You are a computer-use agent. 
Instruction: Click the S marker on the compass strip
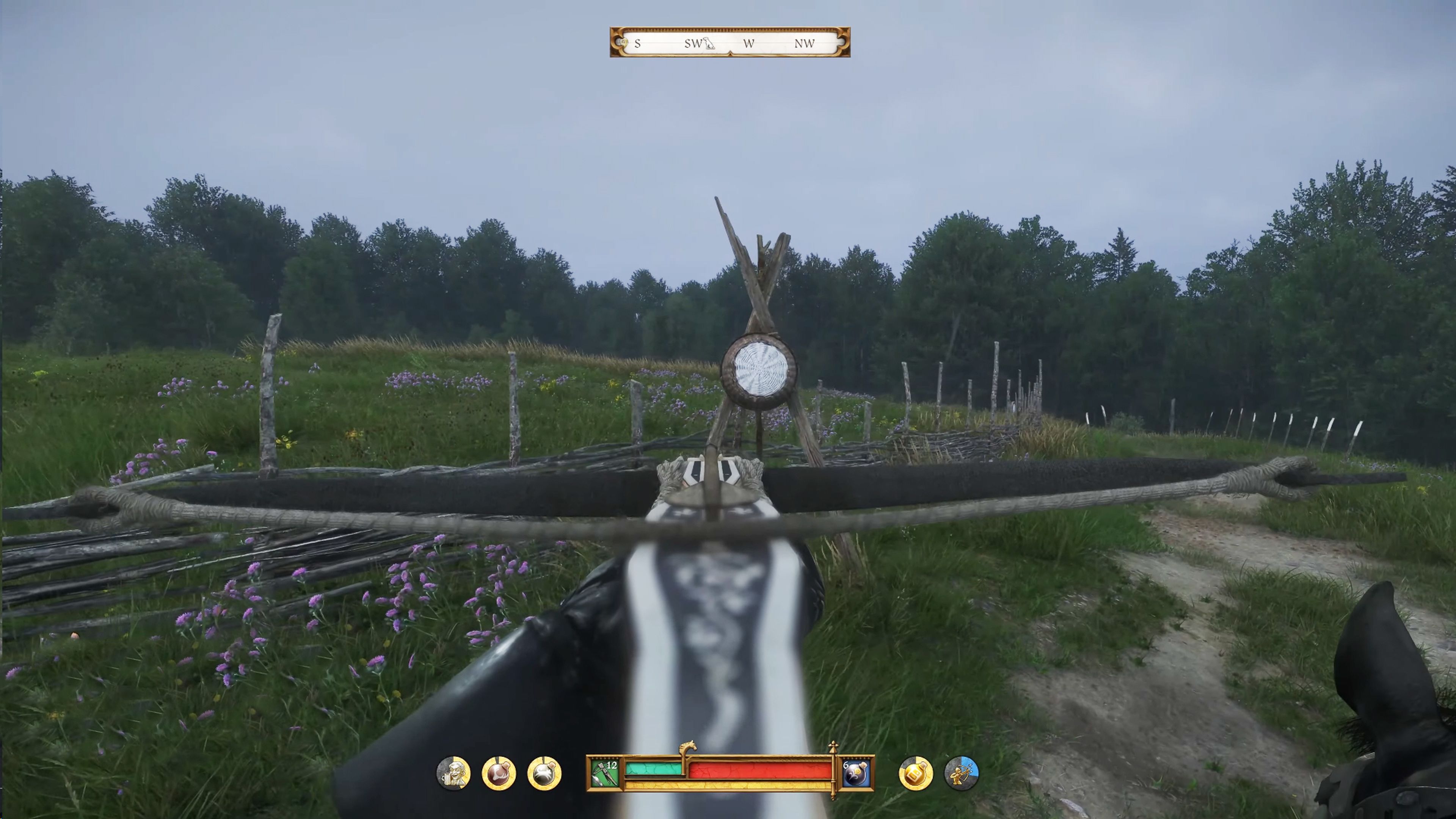(x=637, y=44)
